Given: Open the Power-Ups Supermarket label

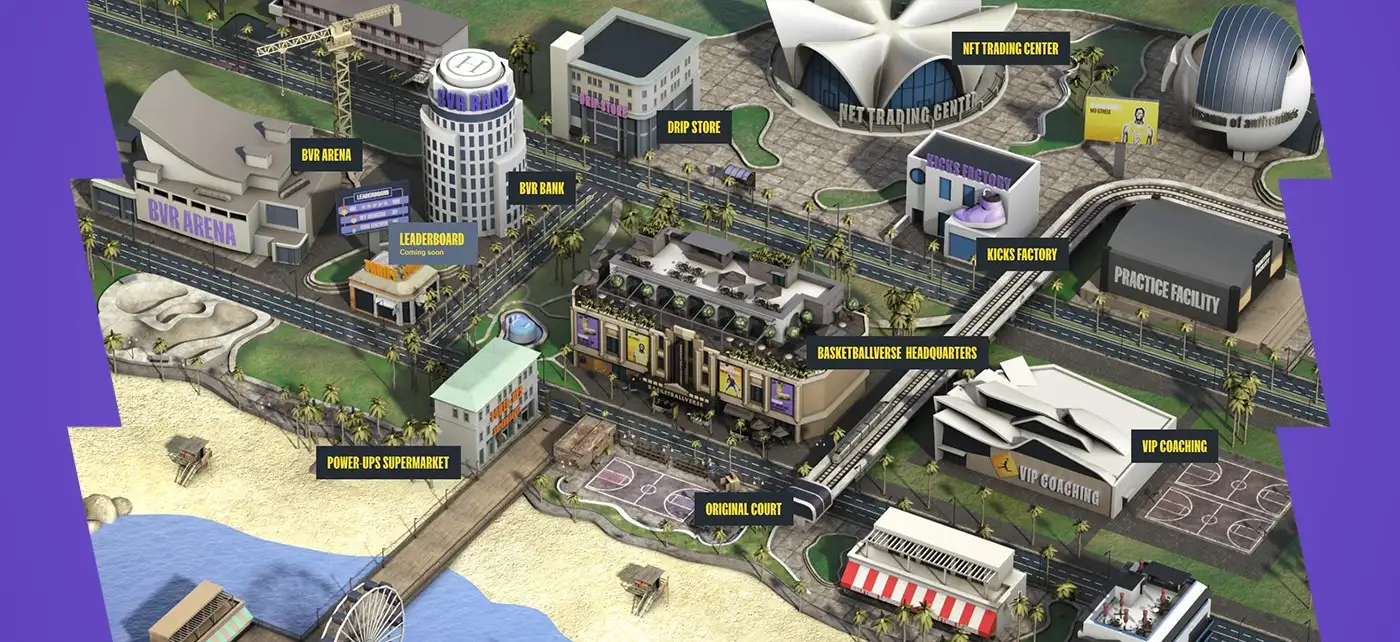Looking at the screenshot, I should tap(388, 463).
